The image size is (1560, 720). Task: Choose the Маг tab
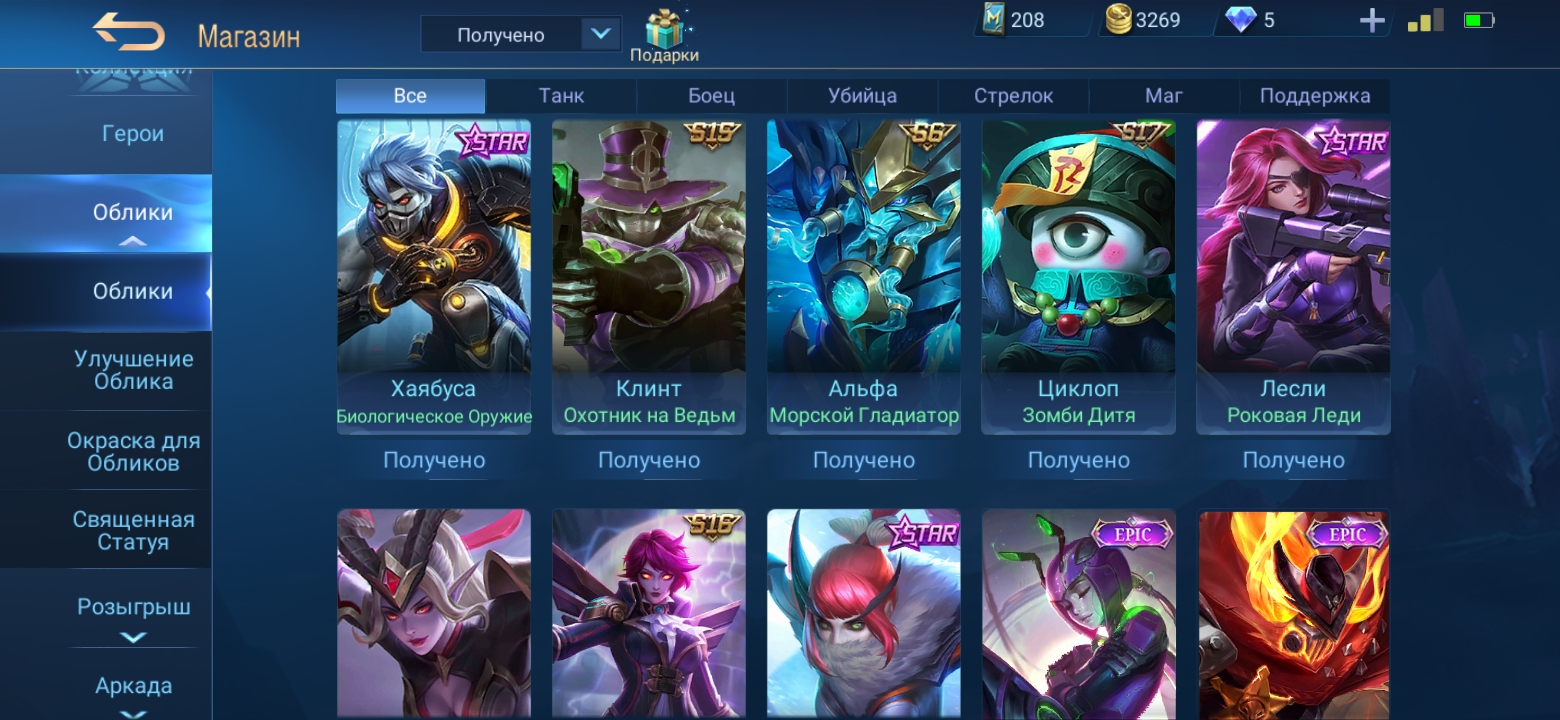1163,96
